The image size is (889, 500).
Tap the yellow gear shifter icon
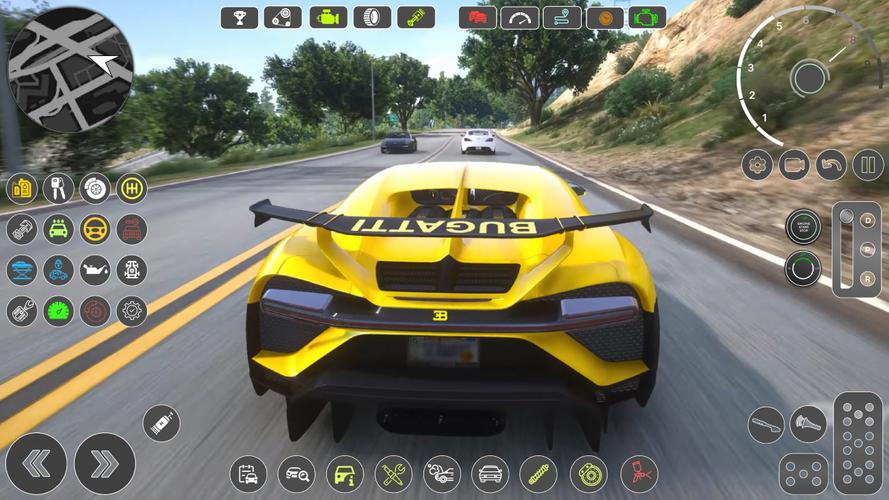coord(131,188)
